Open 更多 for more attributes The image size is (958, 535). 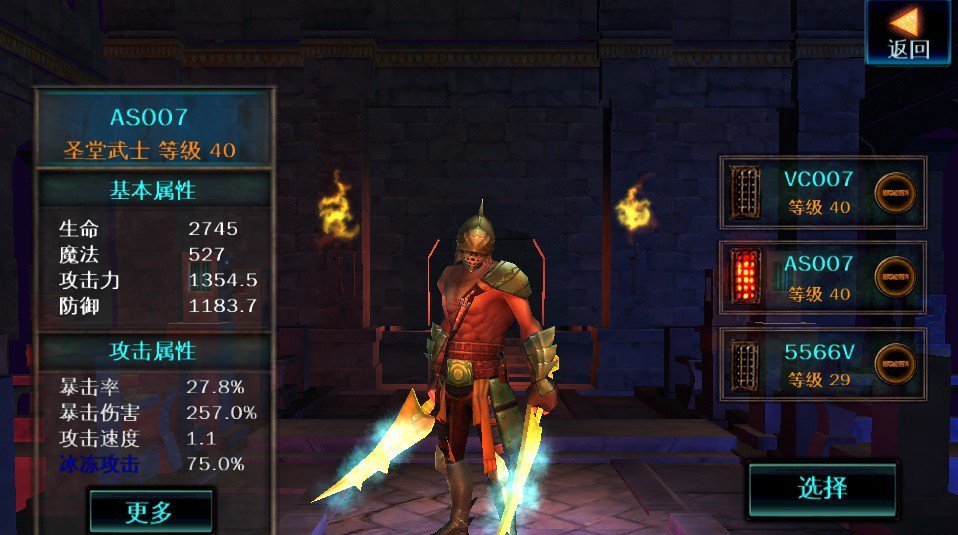[x=150, y=511]
